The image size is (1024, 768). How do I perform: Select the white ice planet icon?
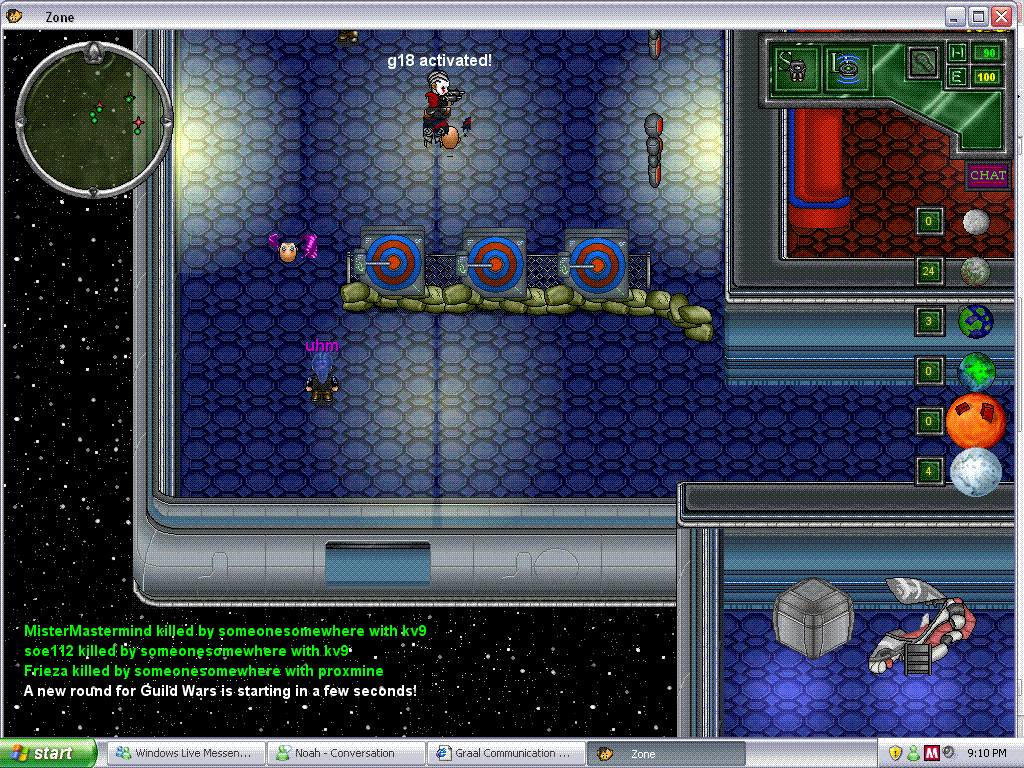(x=976, y=471)
